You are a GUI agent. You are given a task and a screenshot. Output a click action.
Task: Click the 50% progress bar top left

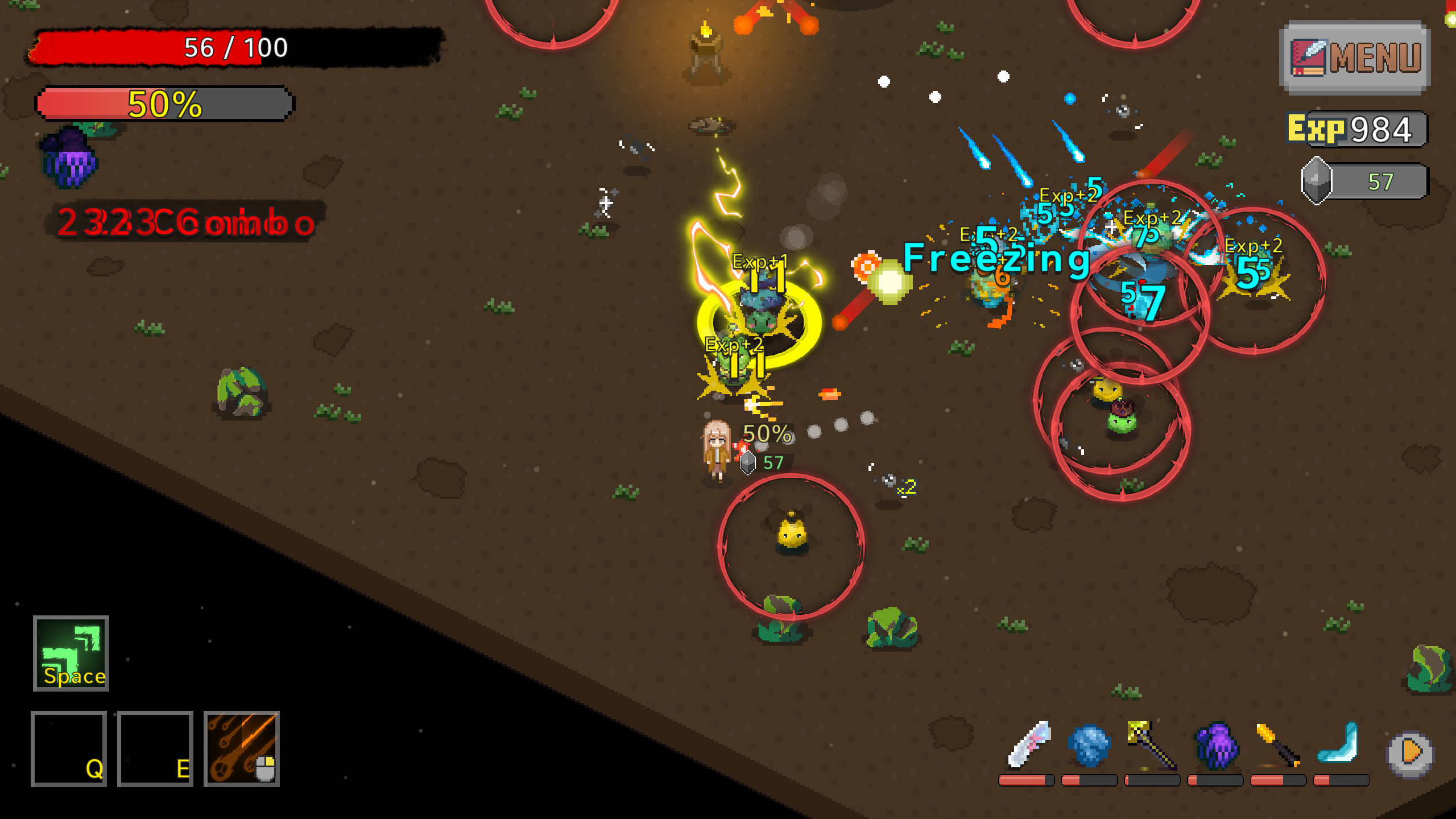tap(162, 104)
